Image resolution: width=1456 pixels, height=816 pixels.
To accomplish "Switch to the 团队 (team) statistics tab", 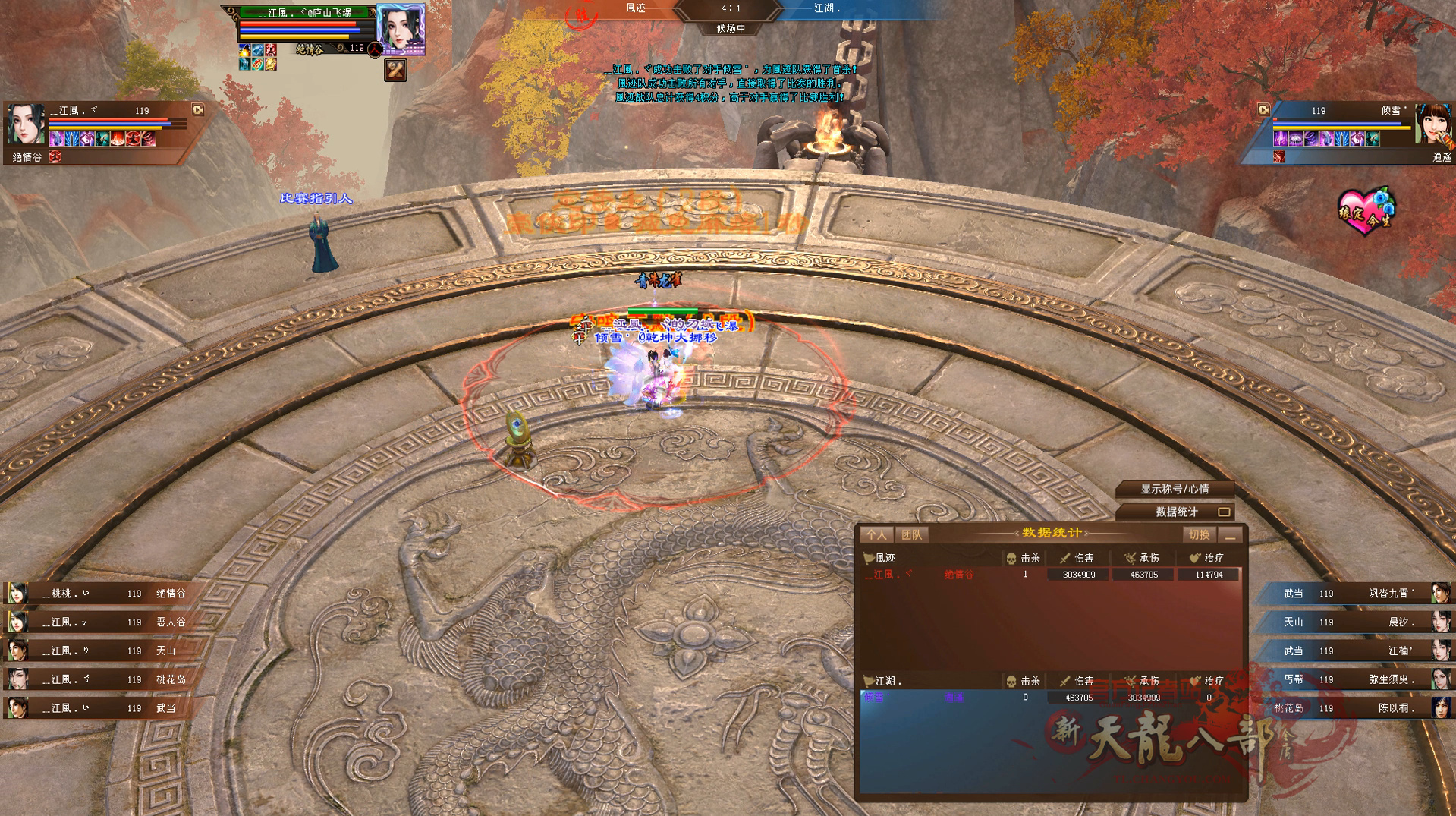I will (911, 535).
